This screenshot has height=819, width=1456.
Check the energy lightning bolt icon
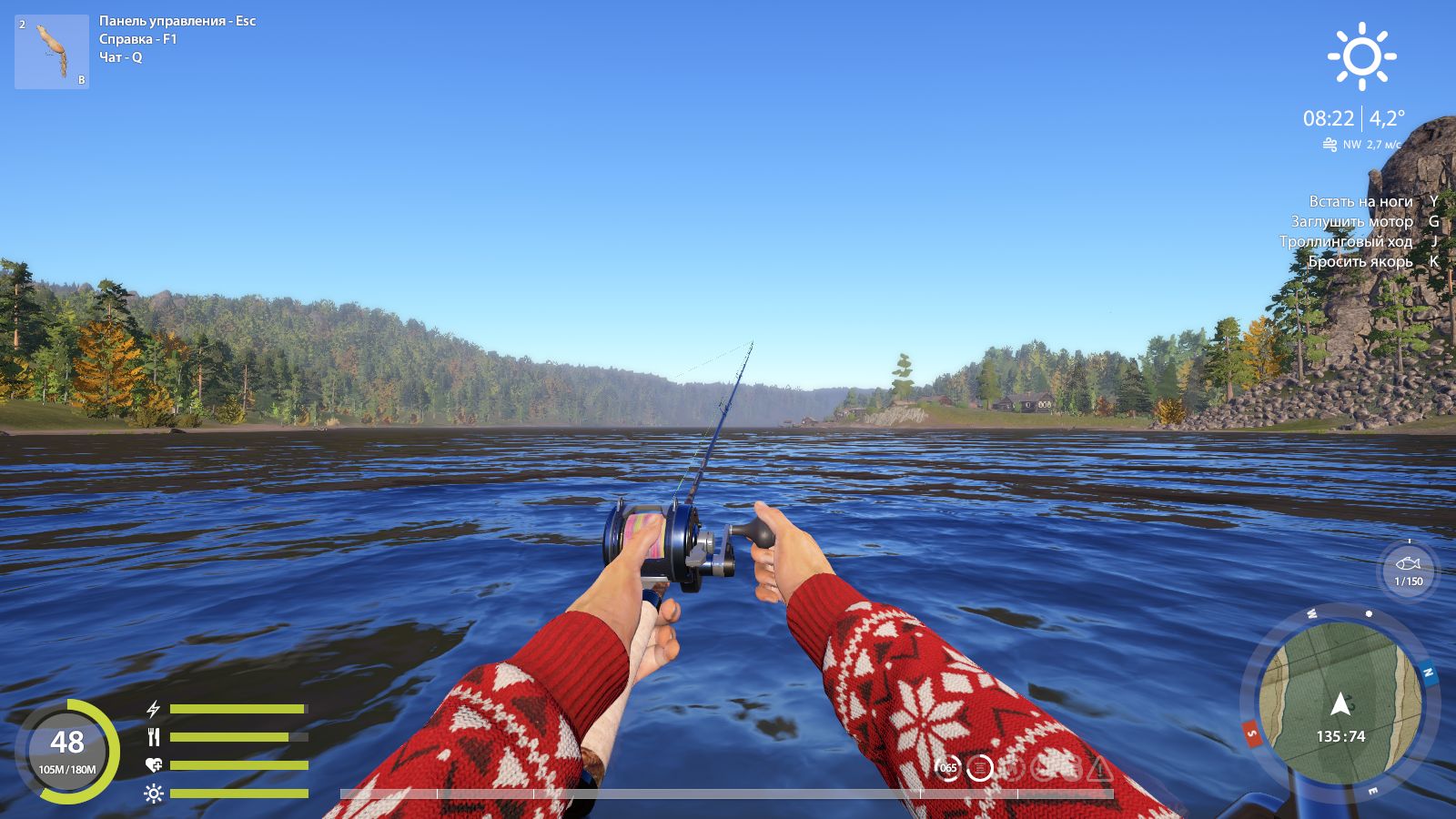[153, 709]
